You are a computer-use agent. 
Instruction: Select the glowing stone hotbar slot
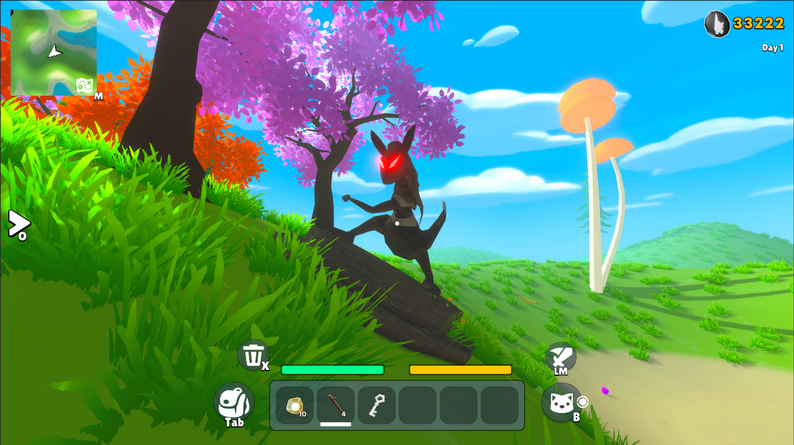coord(295,405)
